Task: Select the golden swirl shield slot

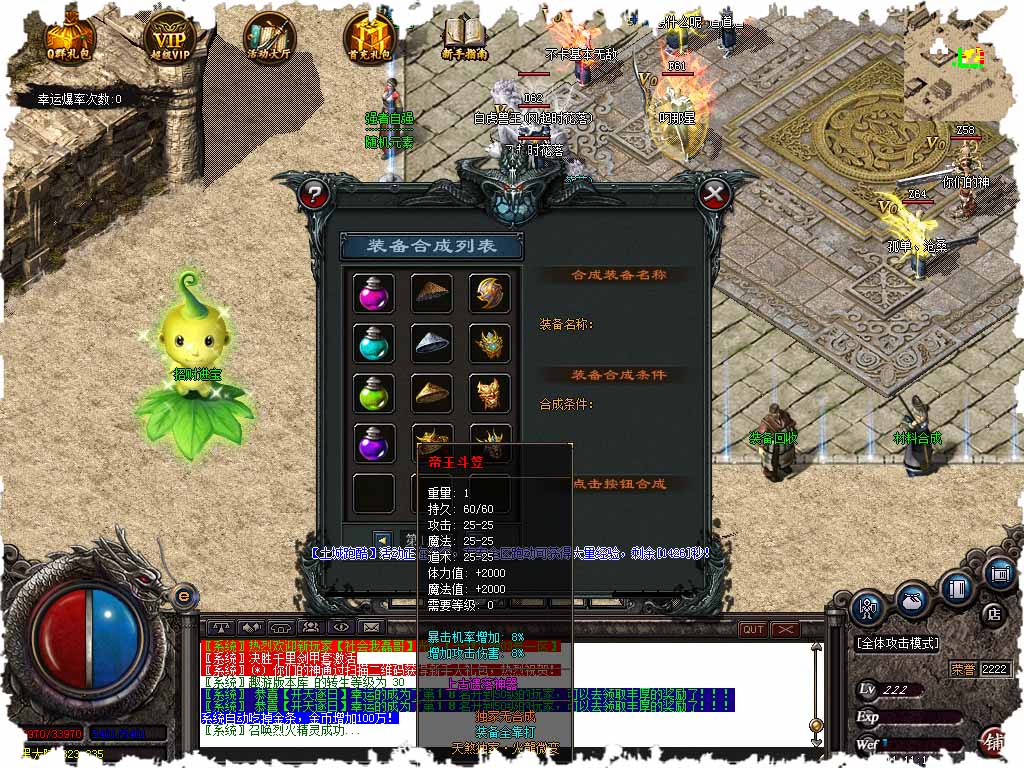Action: click(x=490, y=292)
